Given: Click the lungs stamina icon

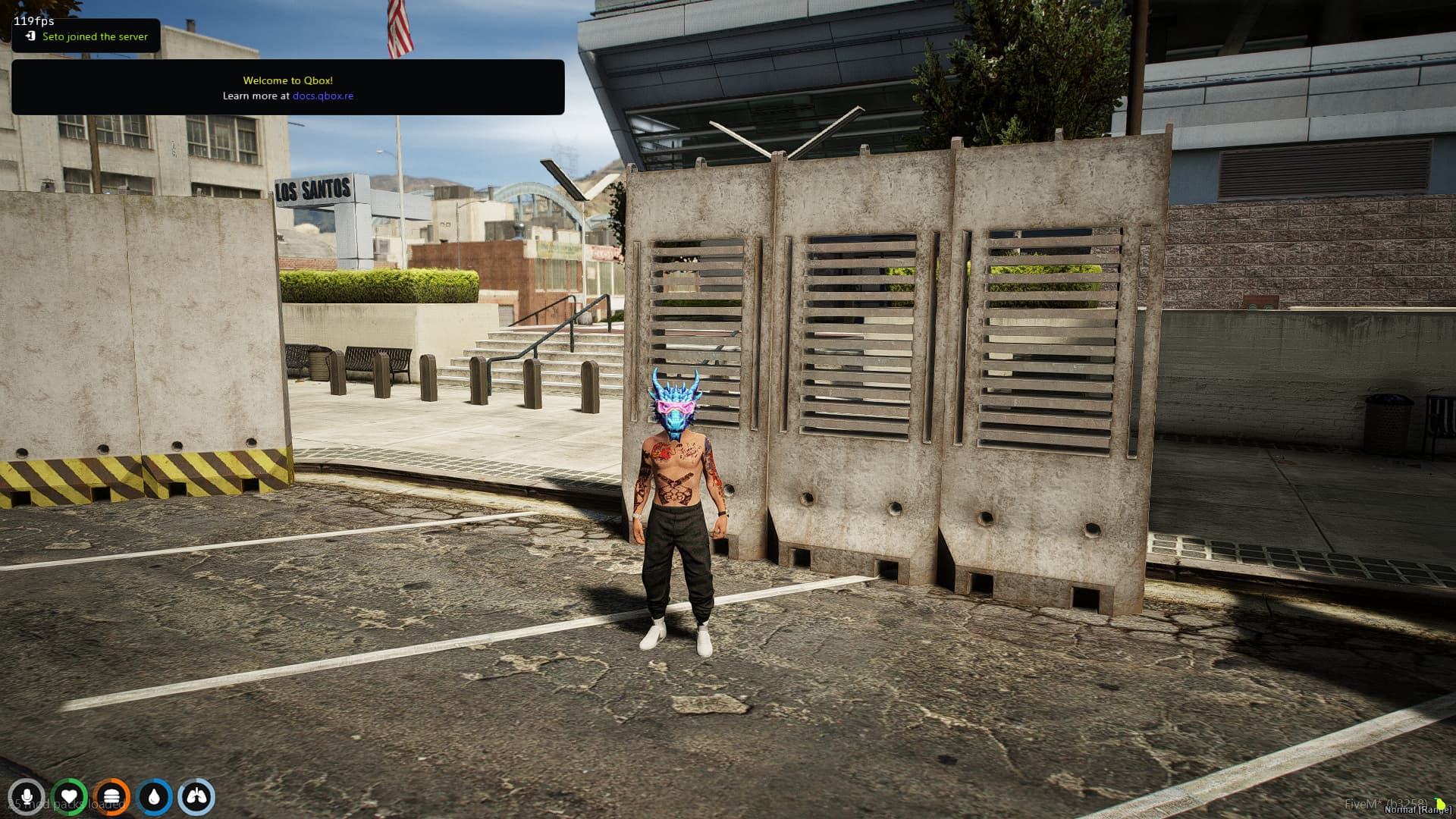Looking at the screenshot, I should pos(196,797).
